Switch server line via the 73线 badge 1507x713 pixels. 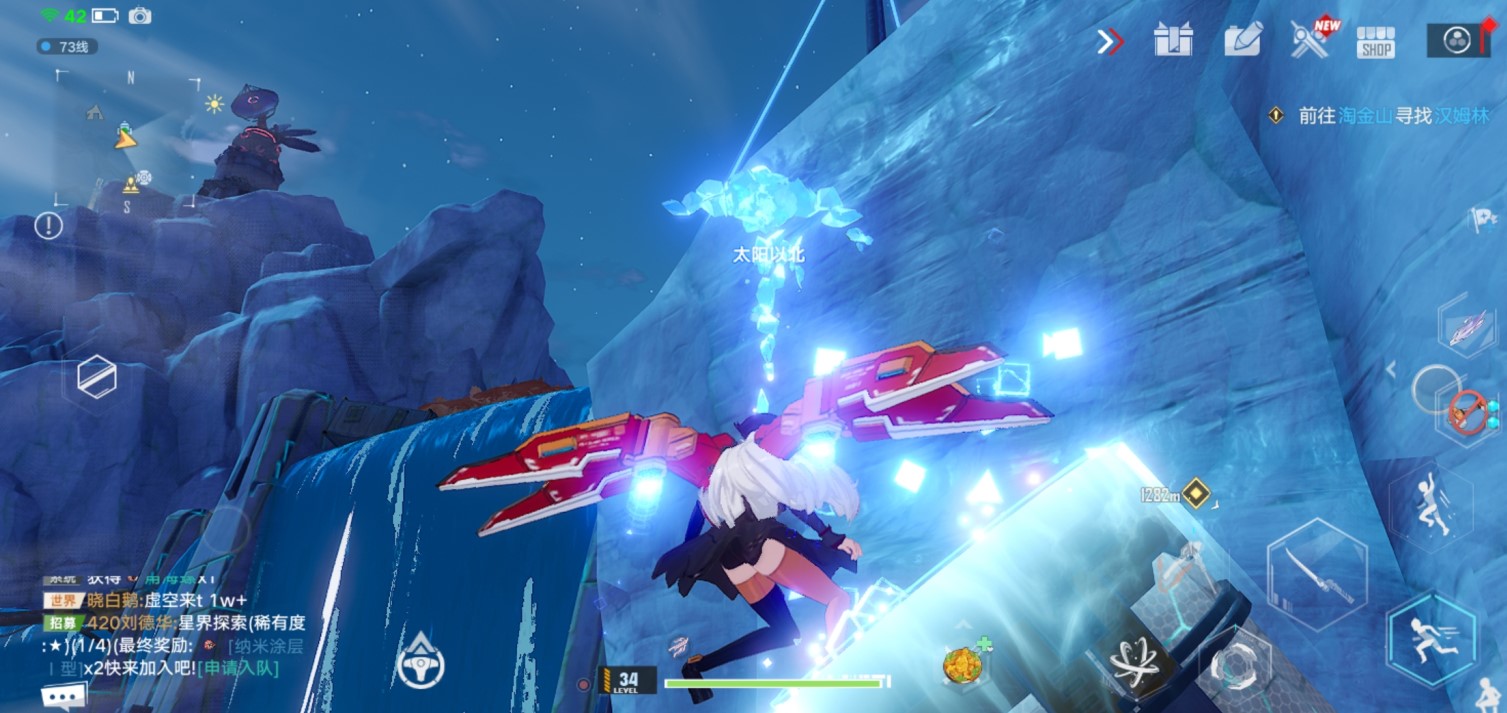67,46
